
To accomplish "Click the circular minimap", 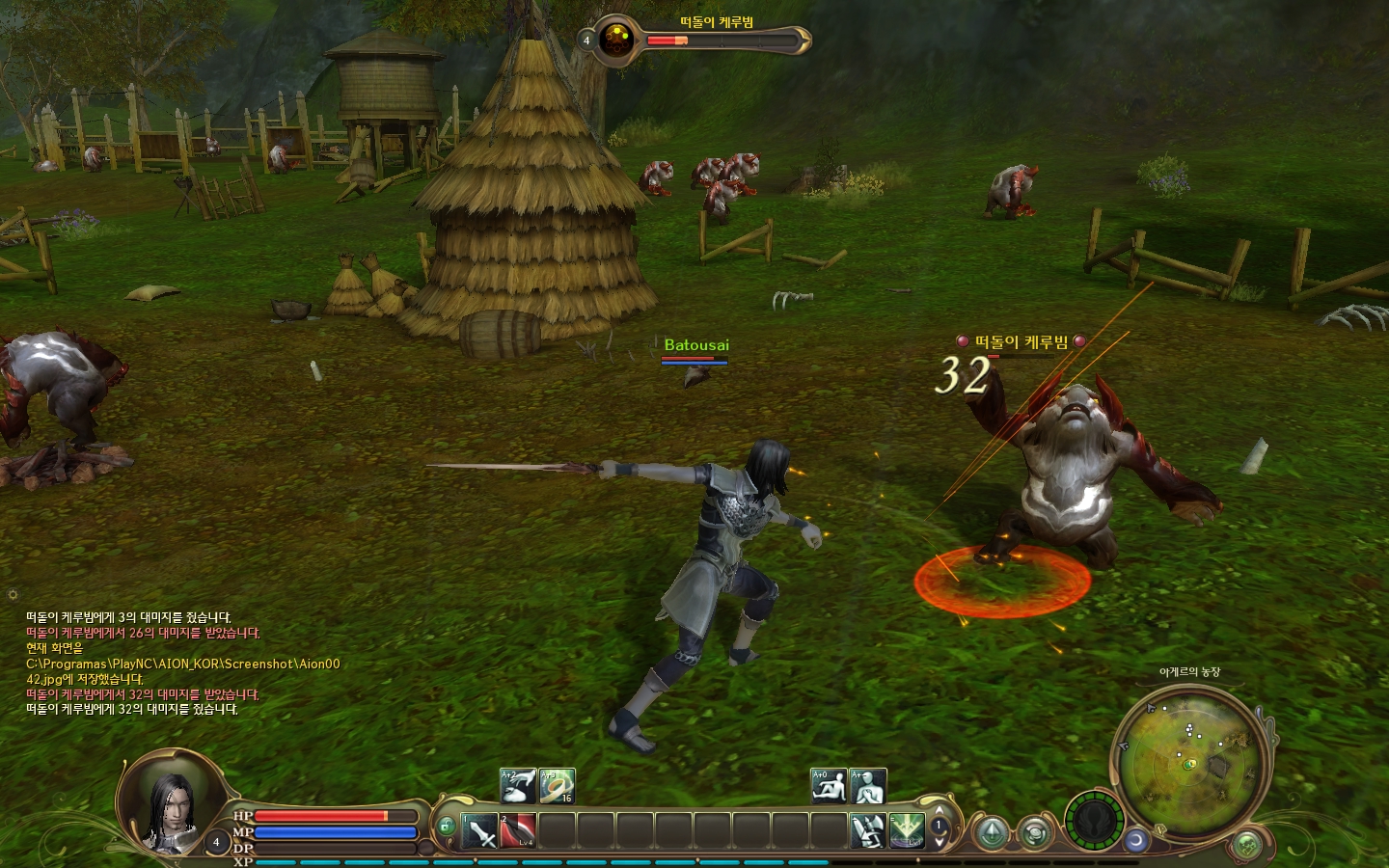I will click(1192, 759).
